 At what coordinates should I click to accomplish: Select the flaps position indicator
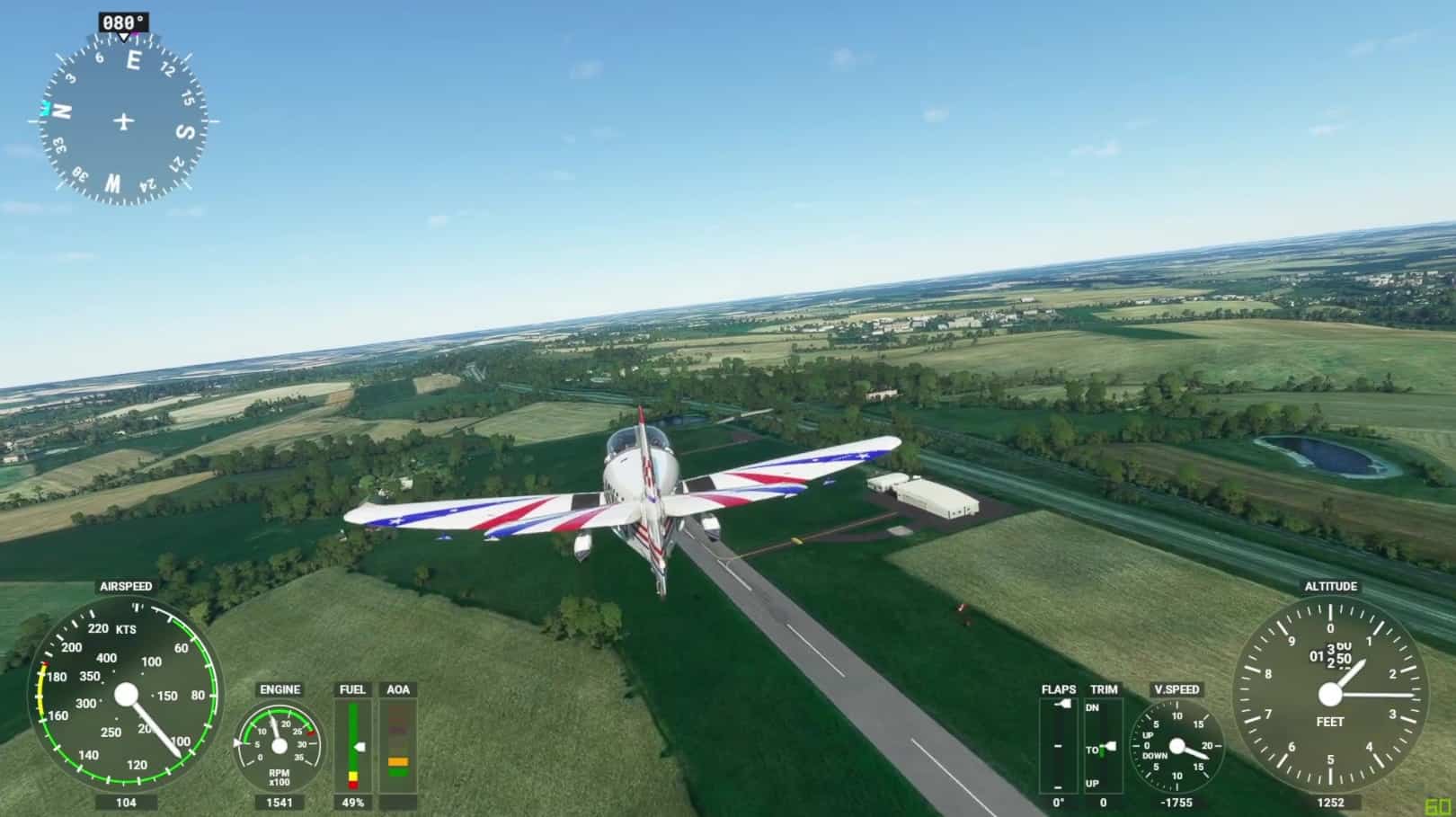[x=1058, y=746]
